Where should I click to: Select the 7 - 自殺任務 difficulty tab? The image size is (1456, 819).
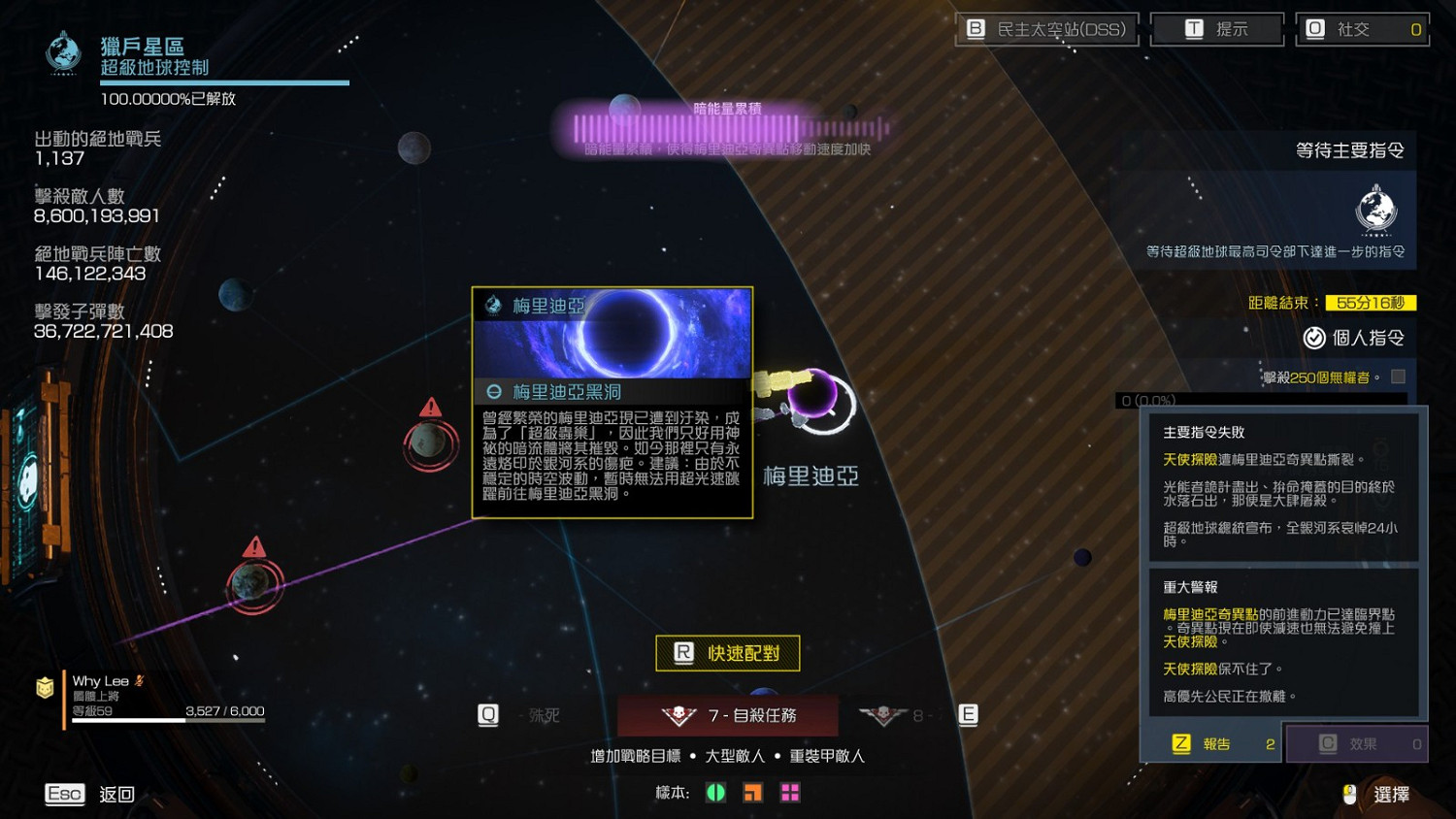point(730,714)
